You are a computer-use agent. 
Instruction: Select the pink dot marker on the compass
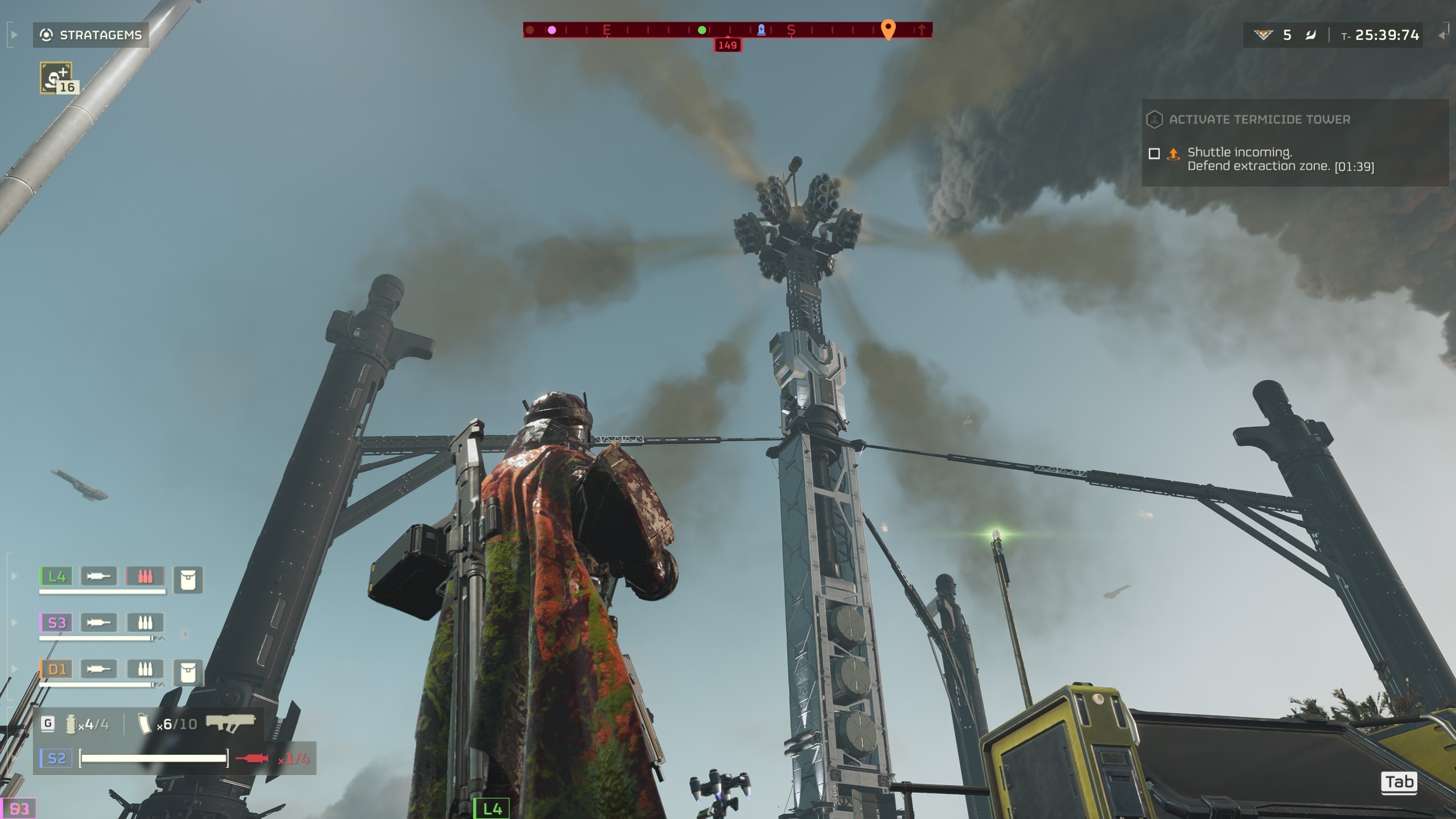coord(552,30)
